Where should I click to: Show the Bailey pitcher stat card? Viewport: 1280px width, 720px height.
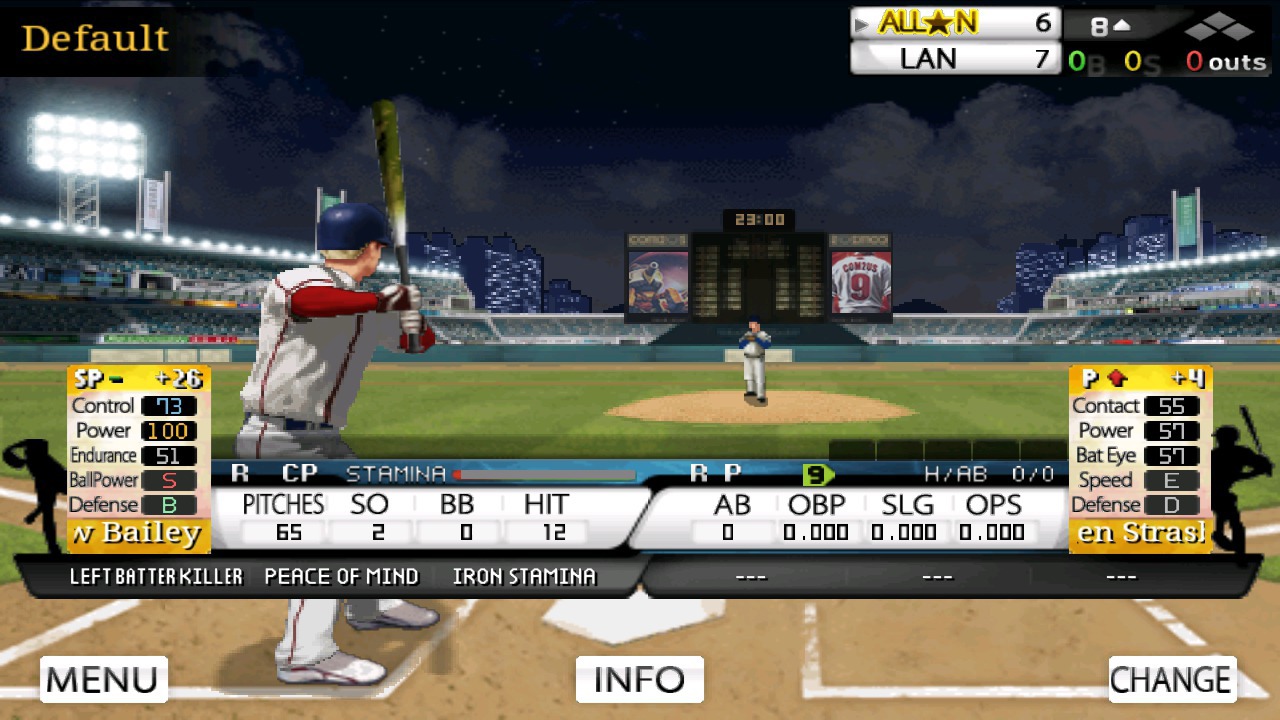click(138, 459)
